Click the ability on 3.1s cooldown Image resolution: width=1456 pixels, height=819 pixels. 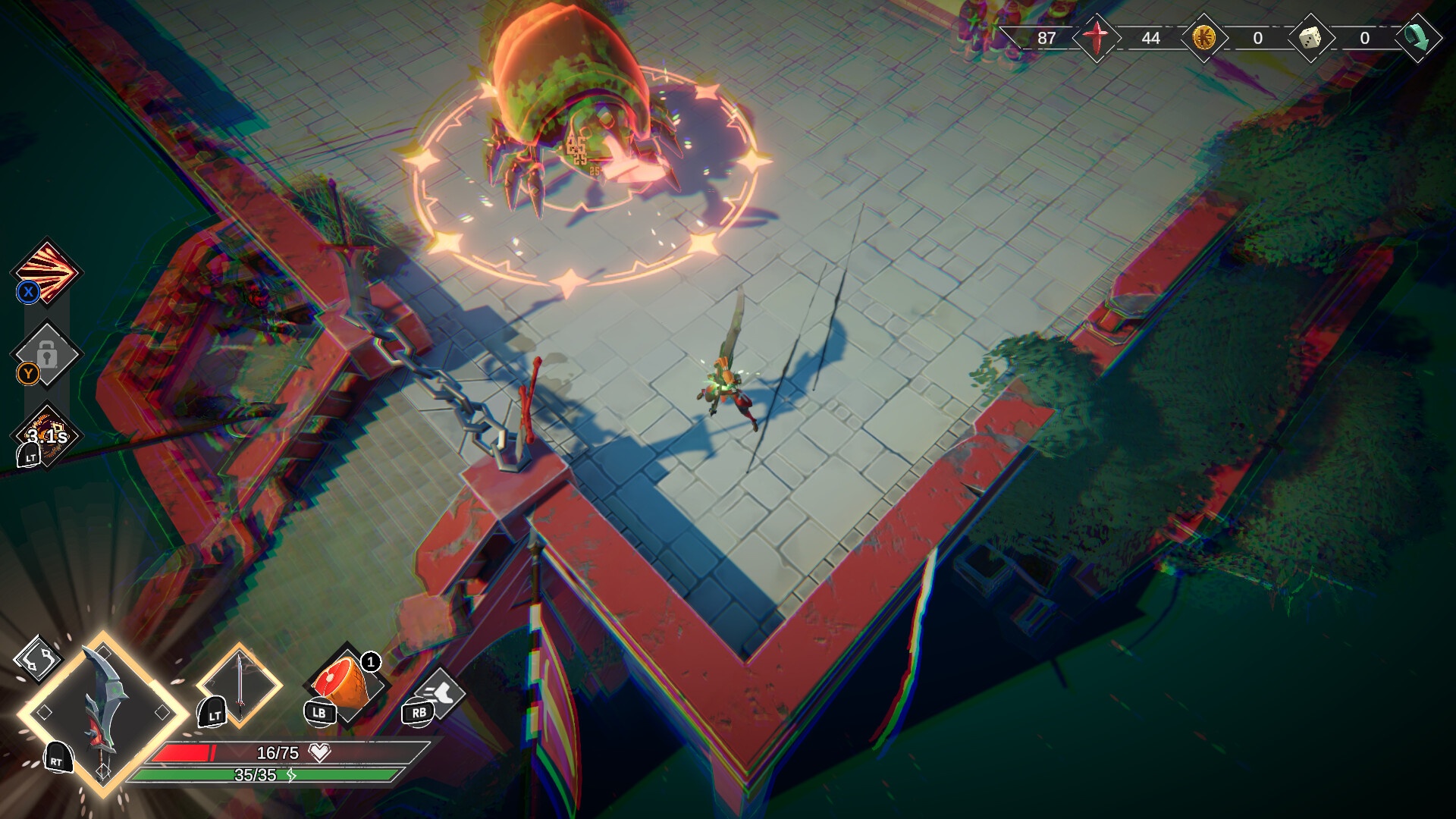[47, 435]
